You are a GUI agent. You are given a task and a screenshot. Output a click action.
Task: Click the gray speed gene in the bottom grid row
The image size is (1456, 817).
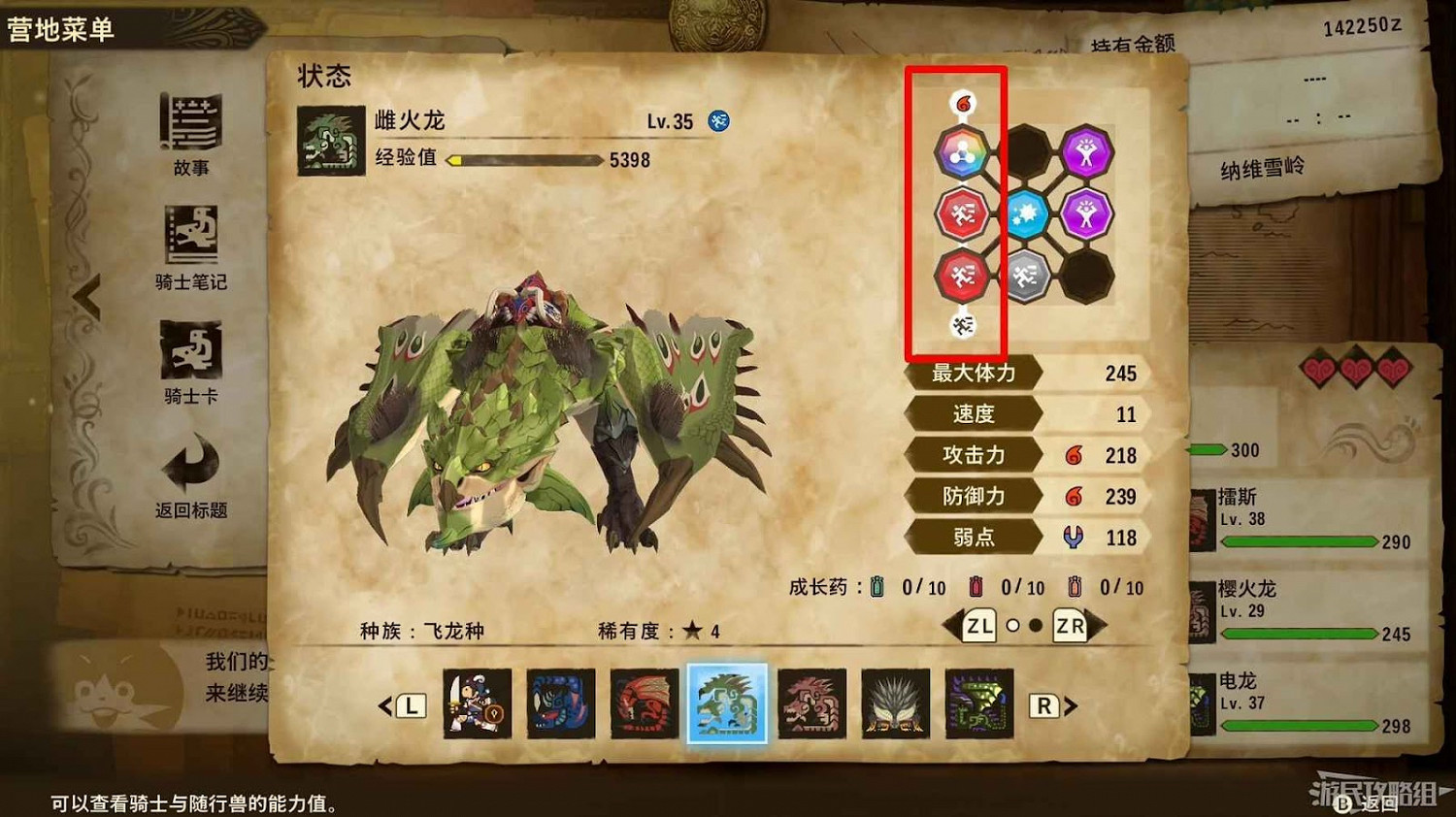pos(1027,274)
